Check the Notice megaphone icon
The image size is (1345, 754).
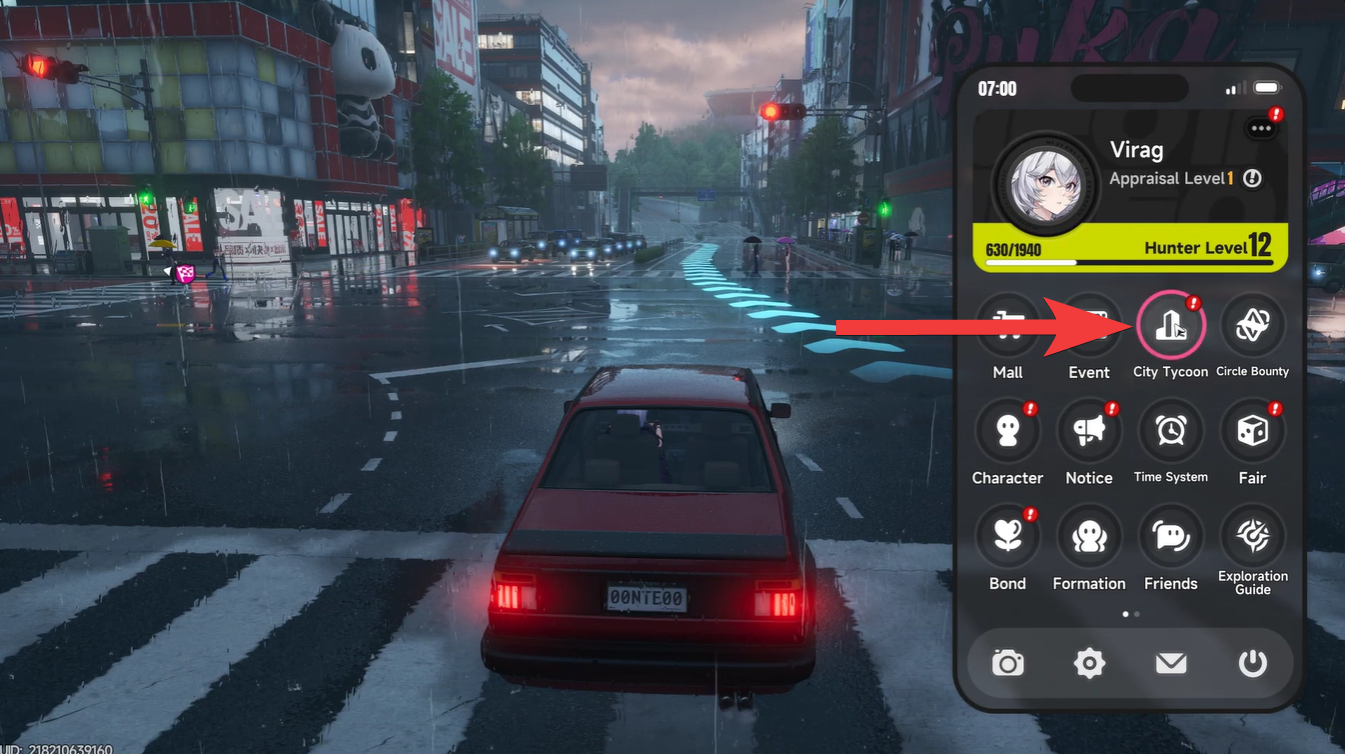coord(1089,430)
